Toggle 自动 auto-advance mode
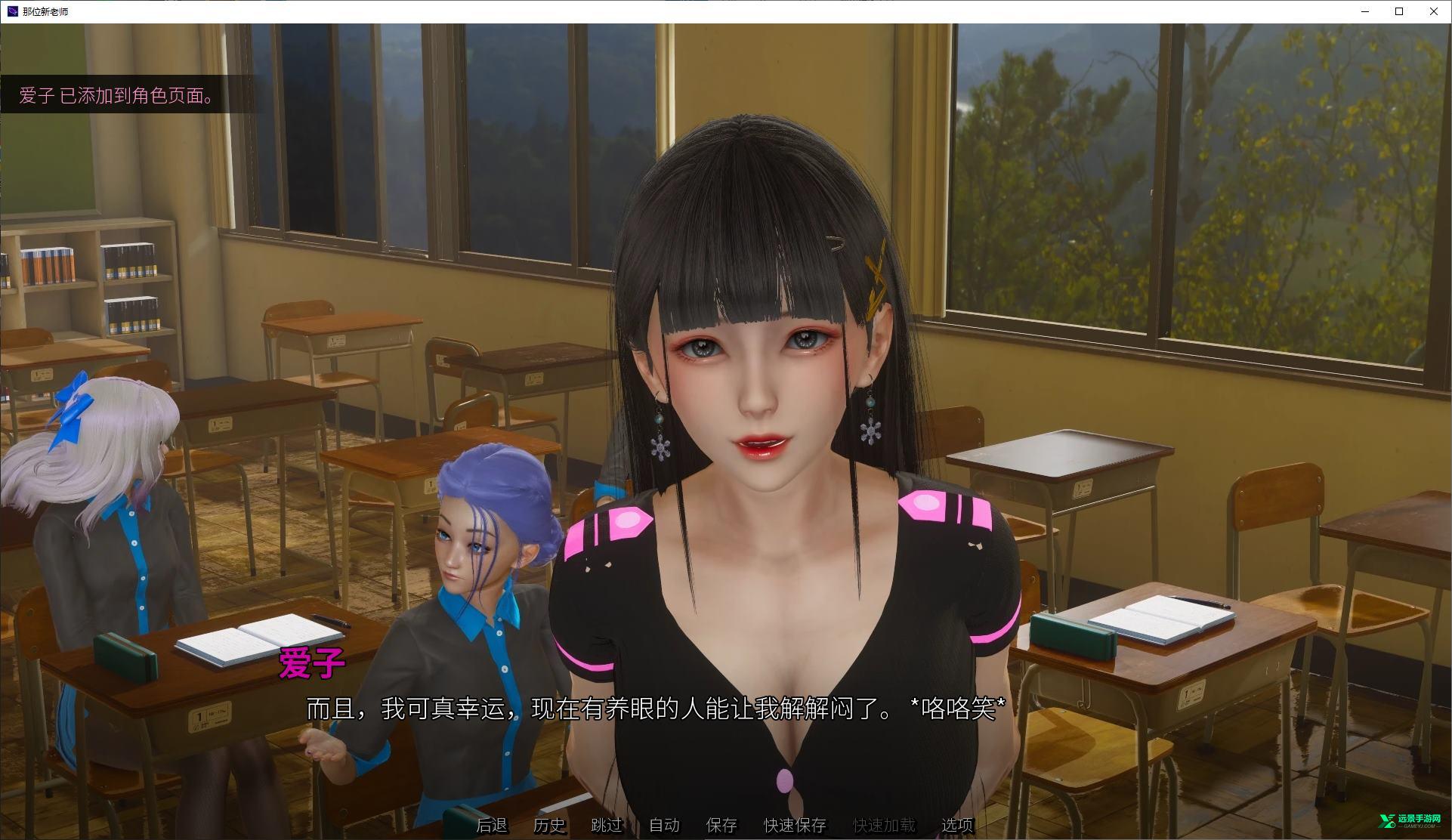Image resolution: width=1452 pixels, height=840 pixels. [664, 825]
